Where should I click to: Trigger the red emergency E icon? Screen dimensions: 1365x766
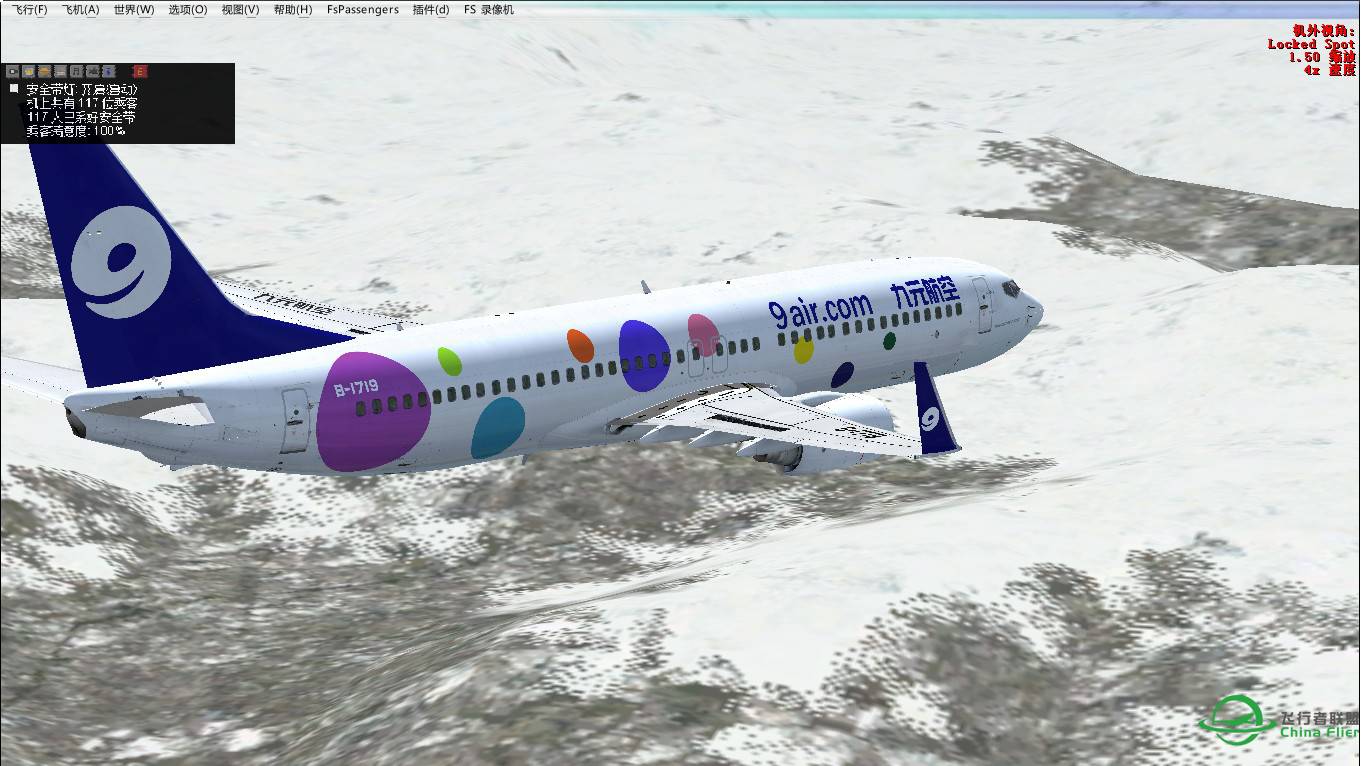(140, 71)
